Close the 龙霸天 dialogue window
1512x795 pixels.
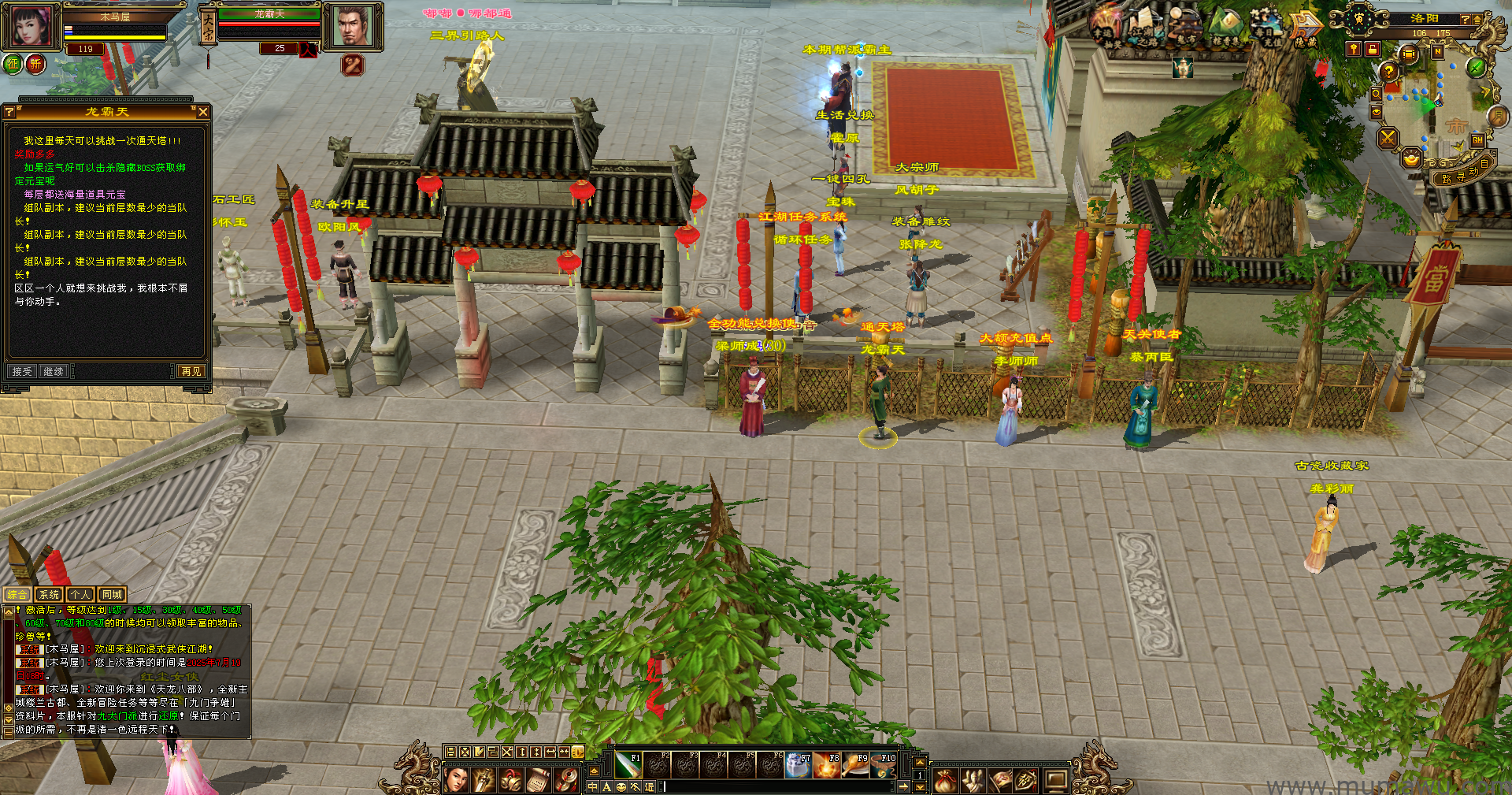203,112
